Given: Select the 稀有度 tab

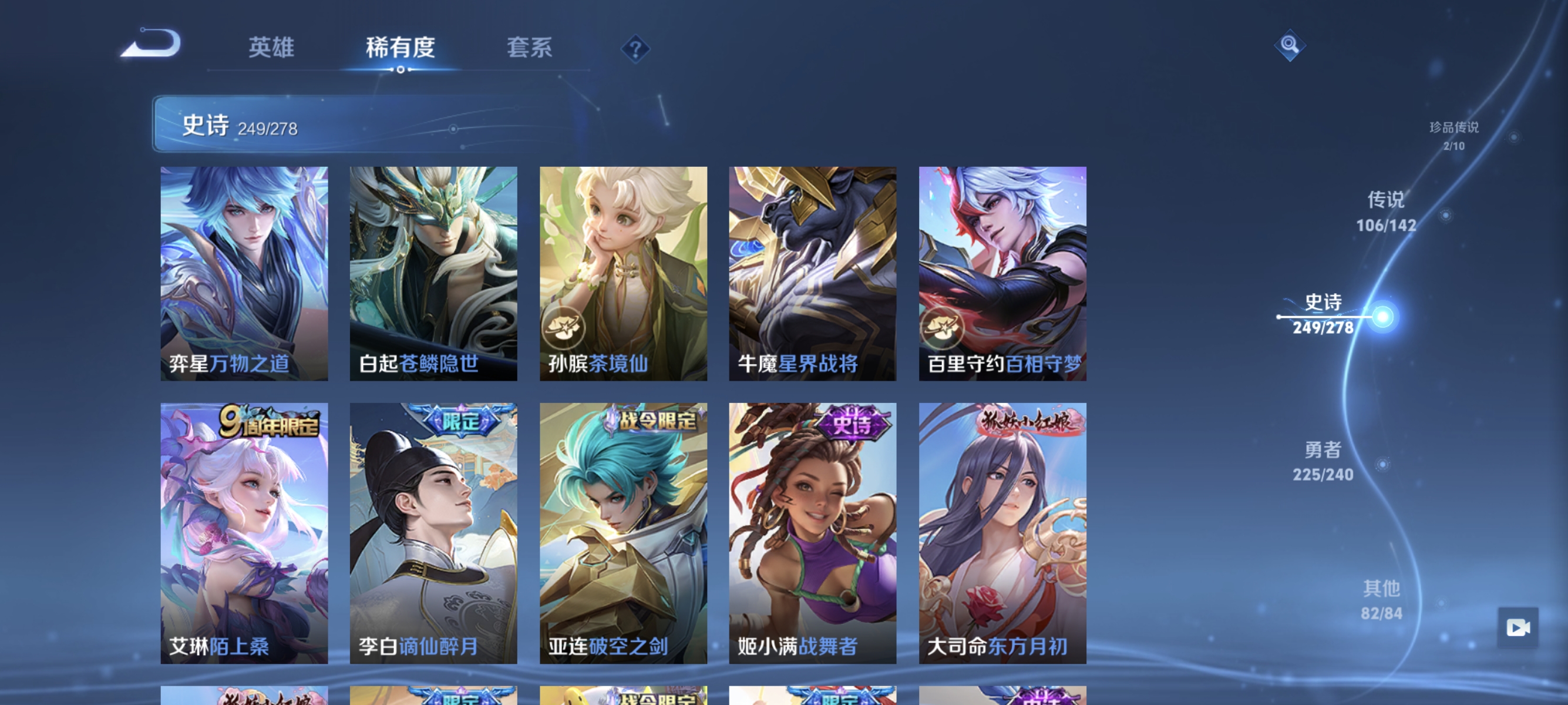Looking at the screenshot, I should [401, 49].
